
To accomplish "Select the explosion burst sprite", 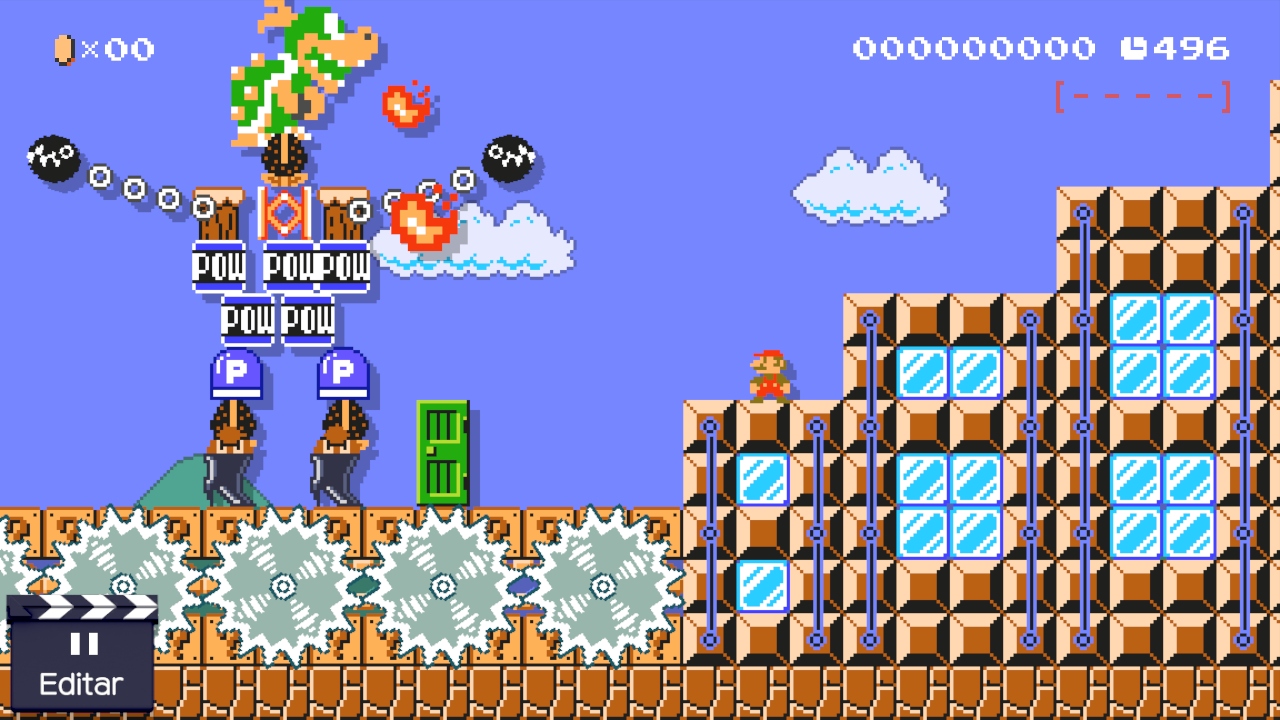I will tap(424, 222).
